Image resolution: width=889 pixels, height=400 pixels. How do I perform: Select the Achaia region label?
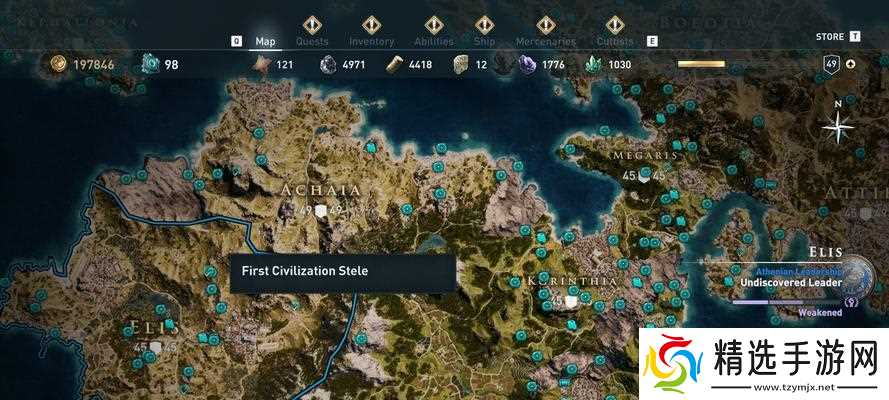point(321,190)
